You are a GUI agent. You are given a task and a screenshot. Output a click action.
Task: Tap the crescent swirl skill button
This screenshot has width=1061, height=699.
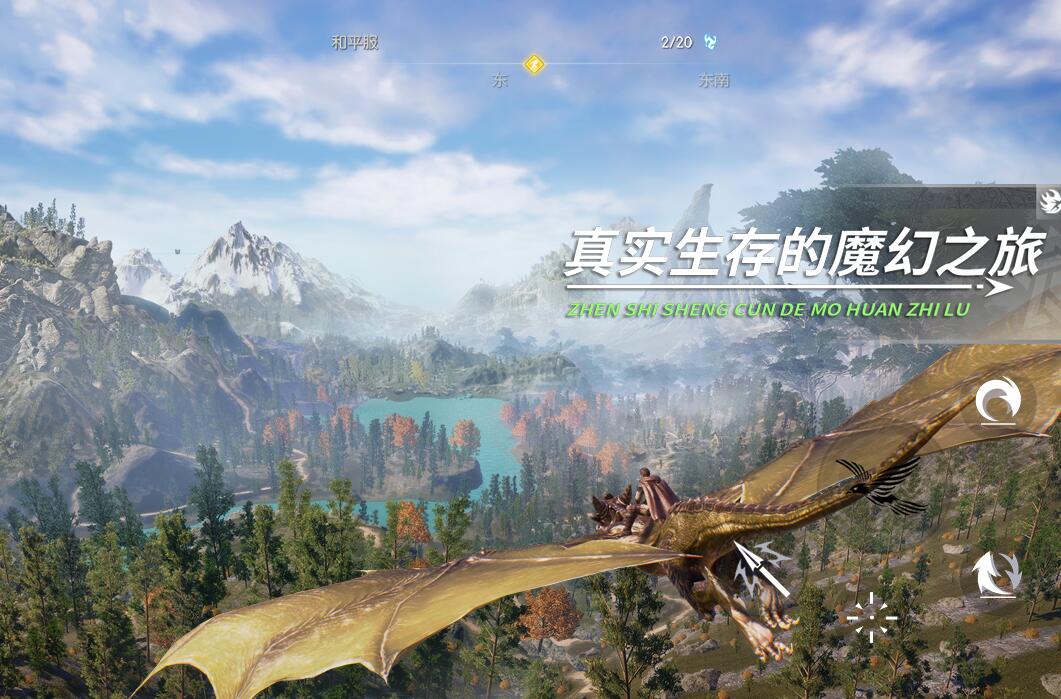tap(997, 402)
